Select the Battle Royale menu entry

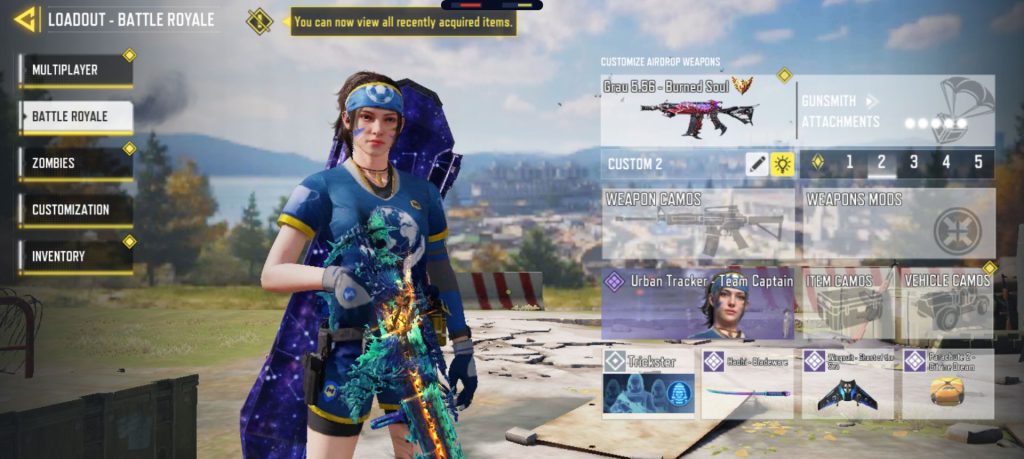pos(75,117)
